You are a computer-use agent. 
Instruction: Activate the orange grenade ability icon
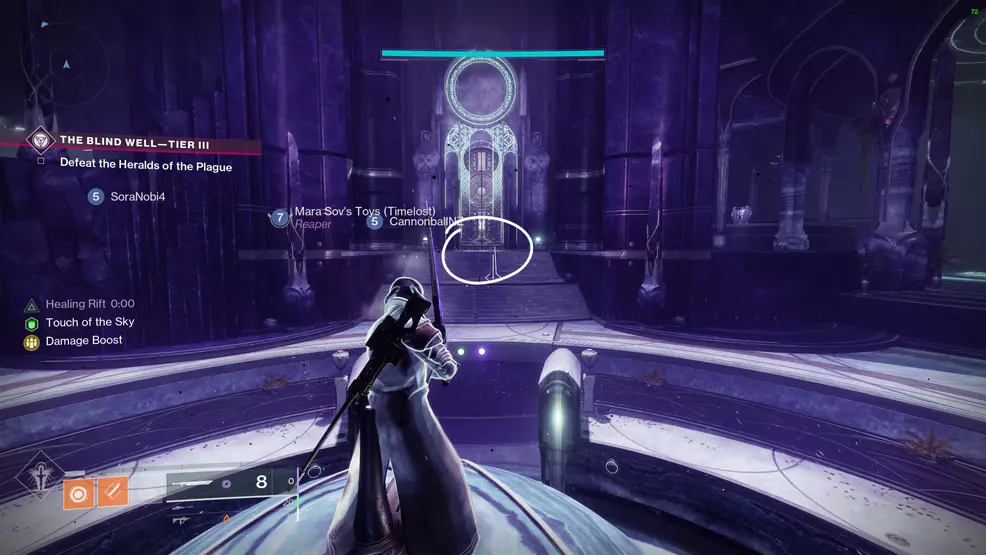pyautogui.click(x=77, y=491)
